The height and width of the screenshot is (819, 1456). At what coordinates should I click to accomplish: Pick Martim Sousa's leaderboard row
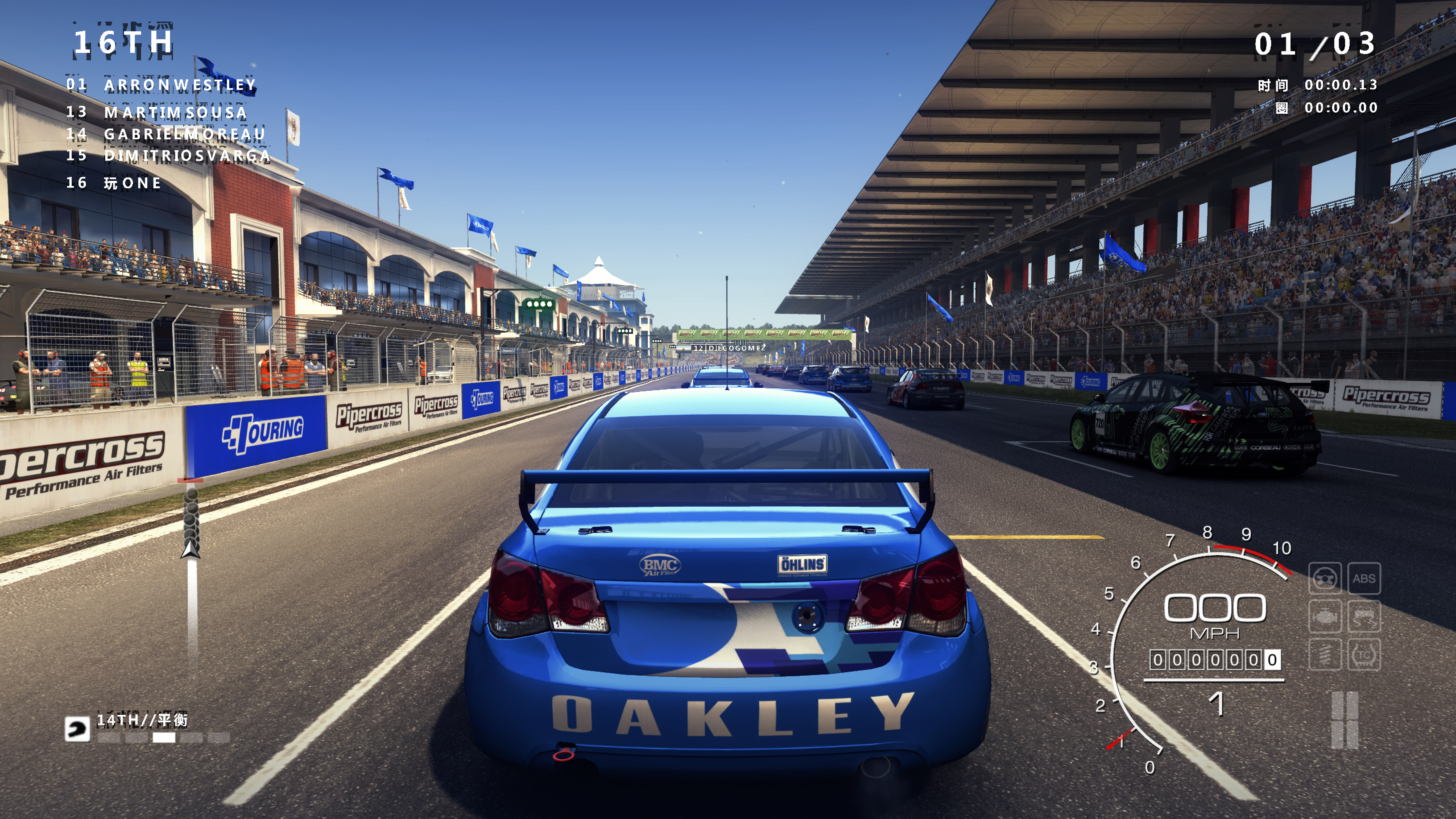pos(175,113)
